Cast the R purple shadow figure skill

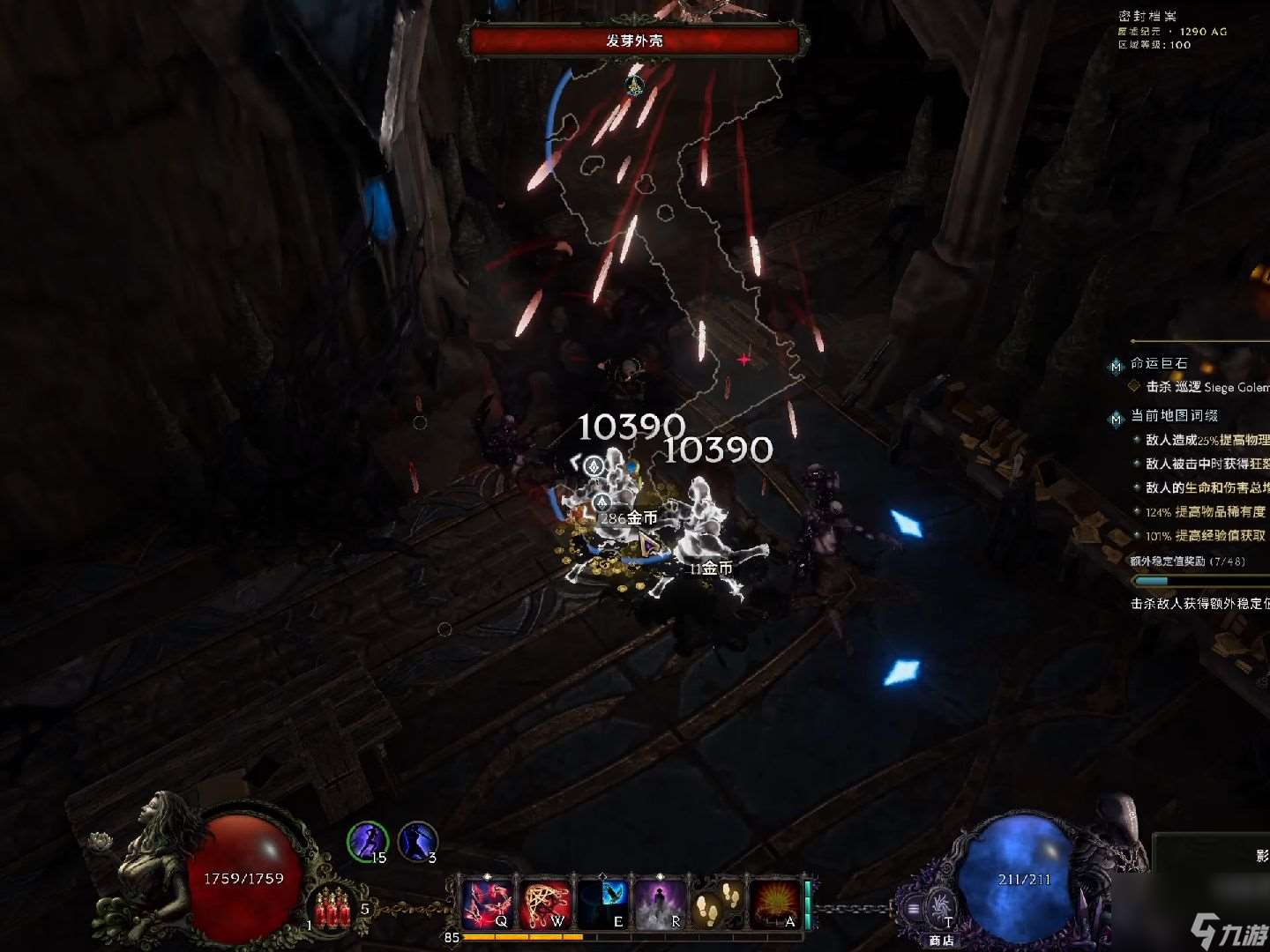point(661,904)
